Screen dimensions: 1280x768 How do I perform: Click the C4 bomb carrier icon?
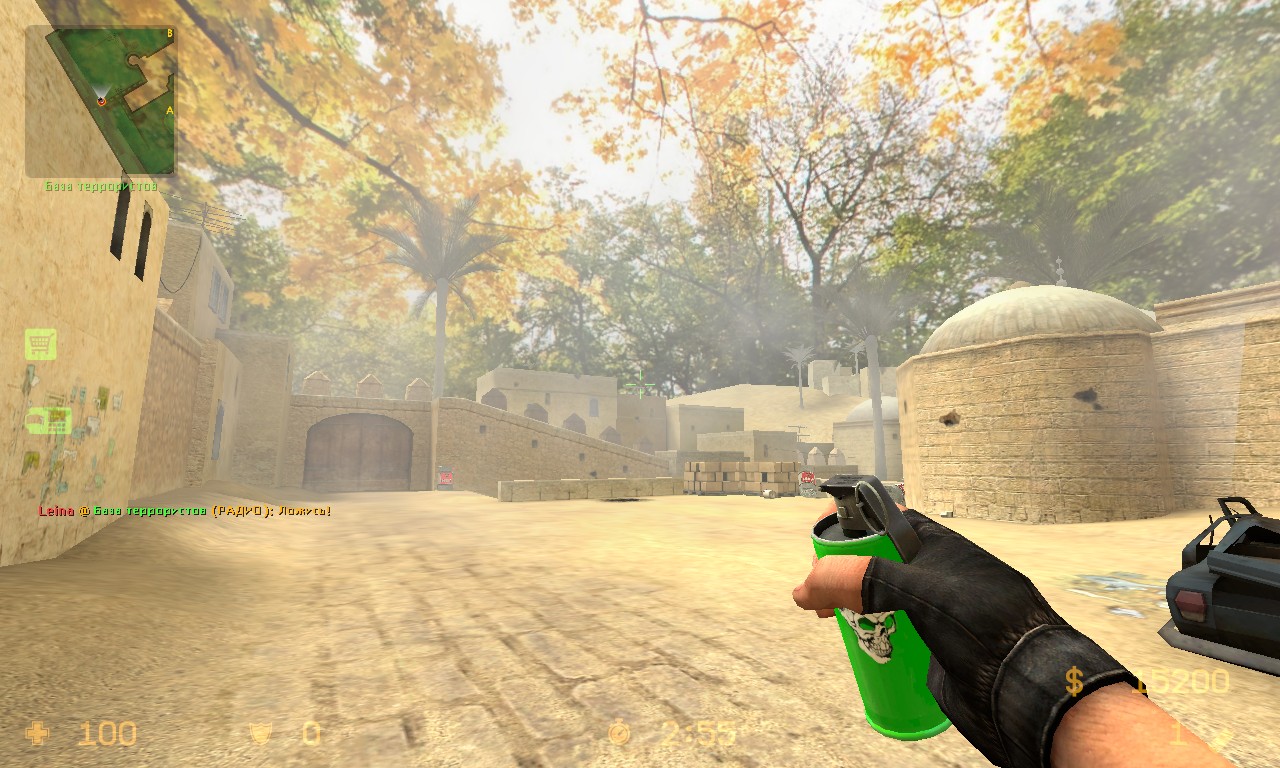coord(49,420)
